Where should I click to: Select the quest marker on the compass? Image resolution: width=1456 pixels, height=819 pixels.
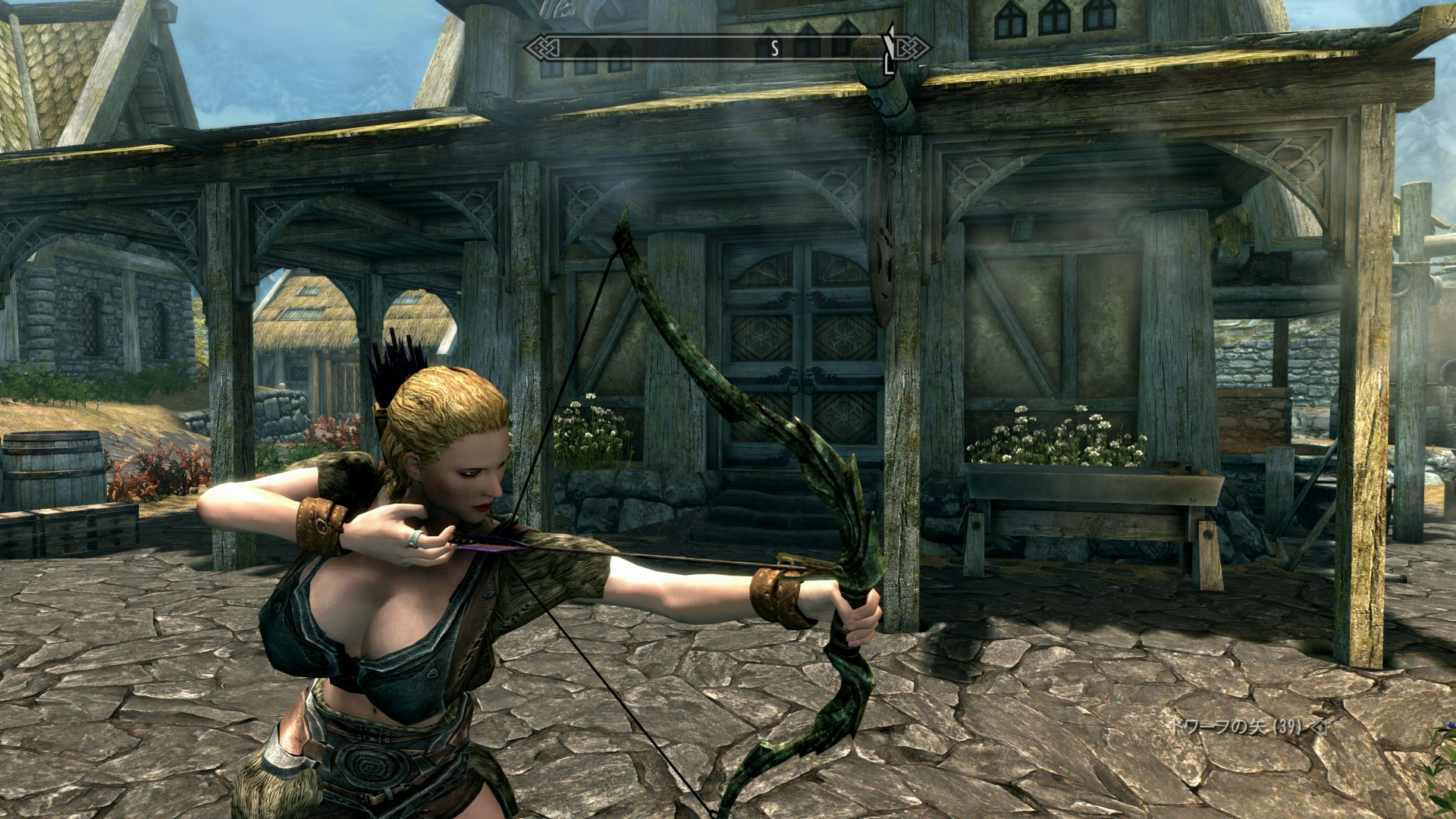(889, 49)
